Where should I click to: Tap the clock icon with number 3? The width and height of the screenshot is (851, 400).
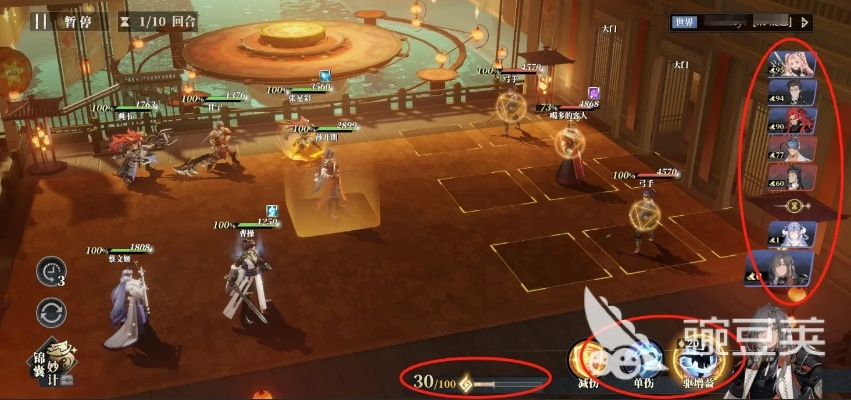pyautogui.click(x=52, y=271)
